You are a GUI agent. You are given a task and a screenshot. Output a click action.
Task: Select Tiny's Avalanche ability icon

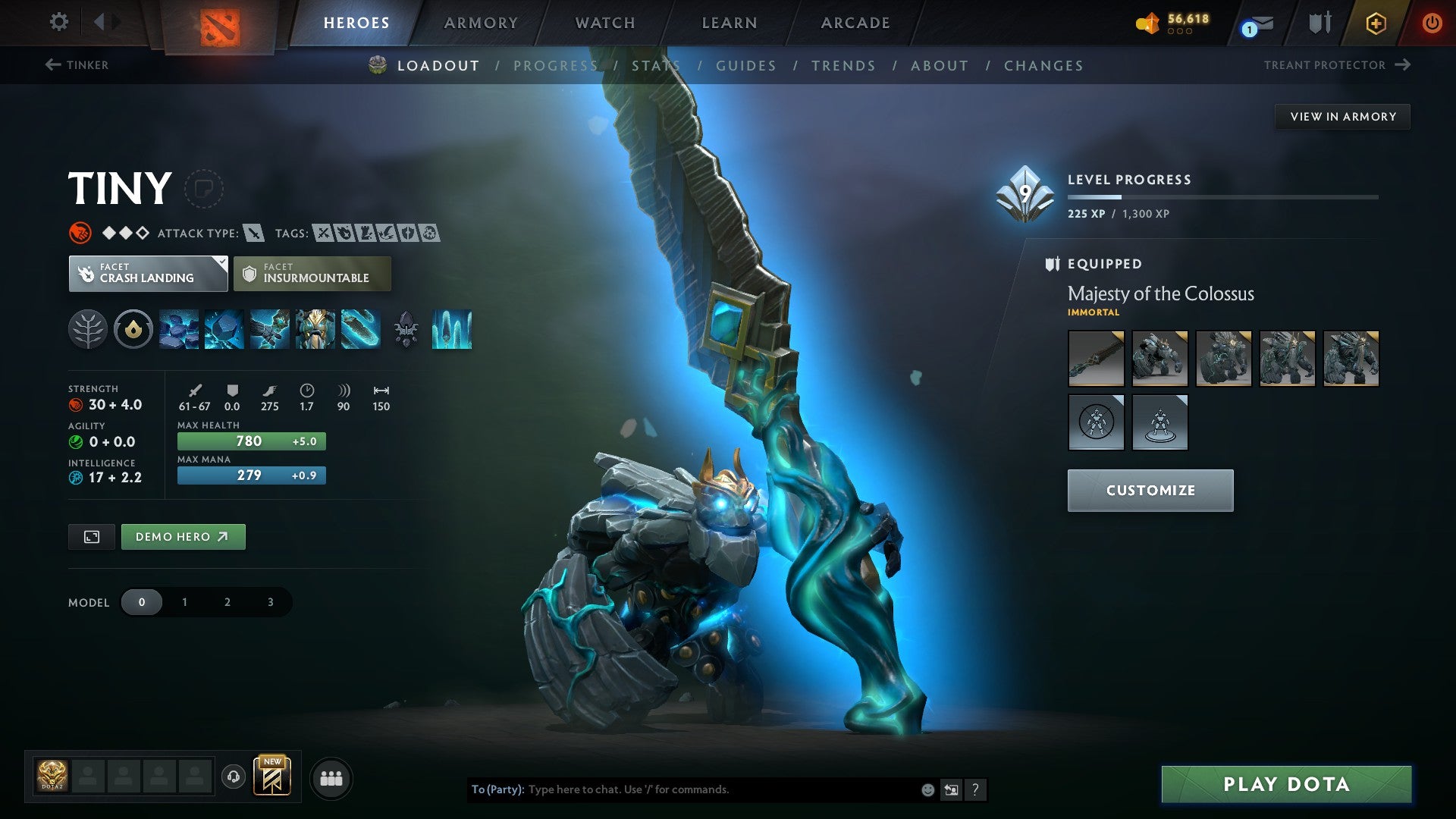(x=180, y=329)
